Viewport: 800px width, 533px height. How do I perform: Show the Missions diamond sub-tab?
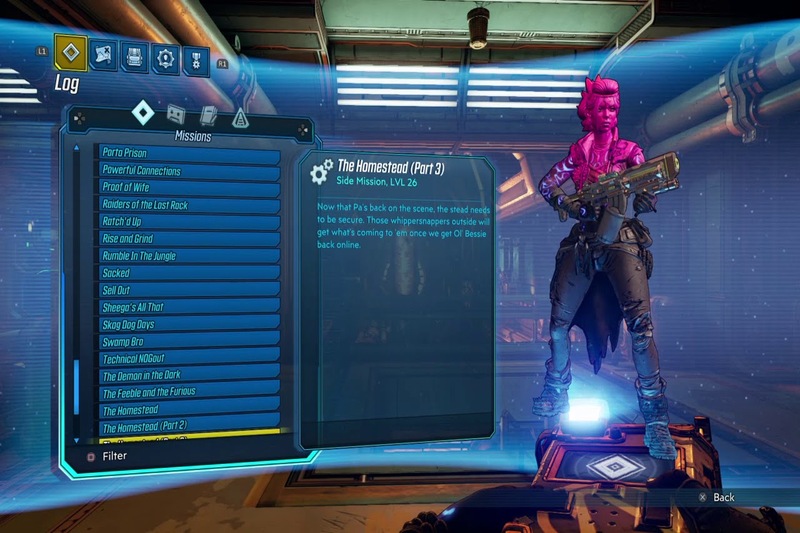[144, 114]
